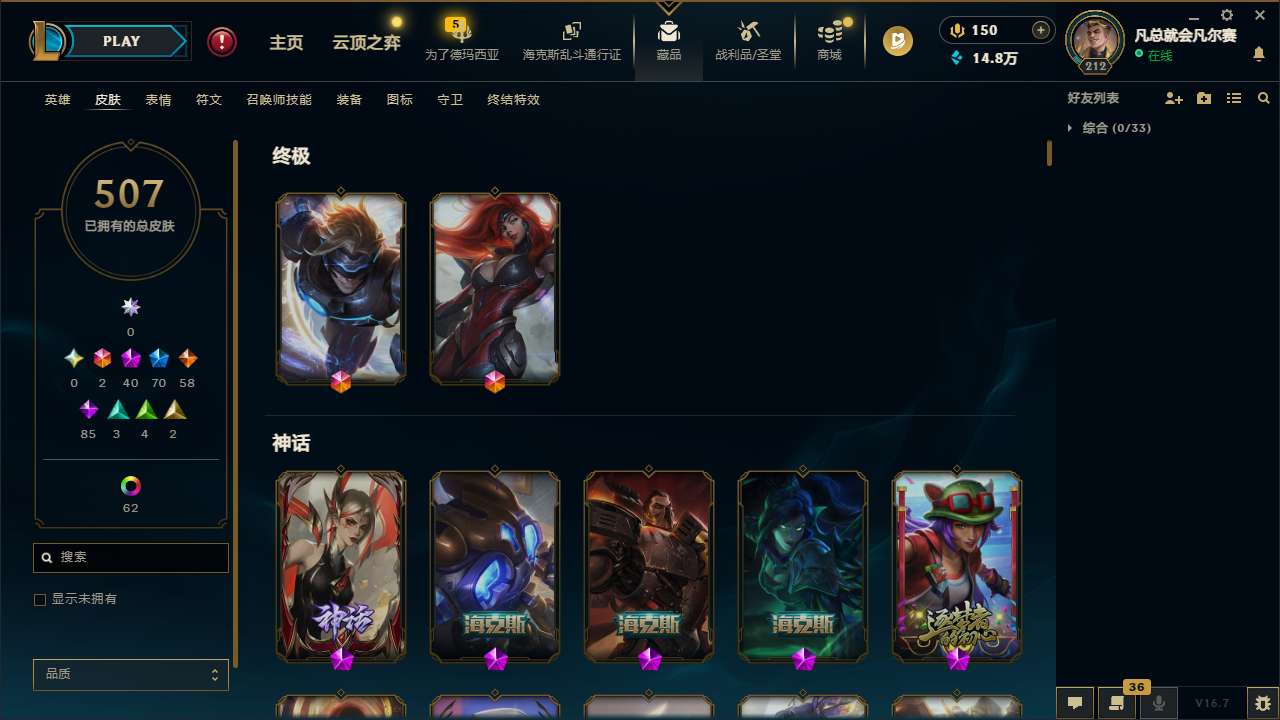Click the gold coin currency icon
This screenshot has height=720, width=1280.
(897, 42)
